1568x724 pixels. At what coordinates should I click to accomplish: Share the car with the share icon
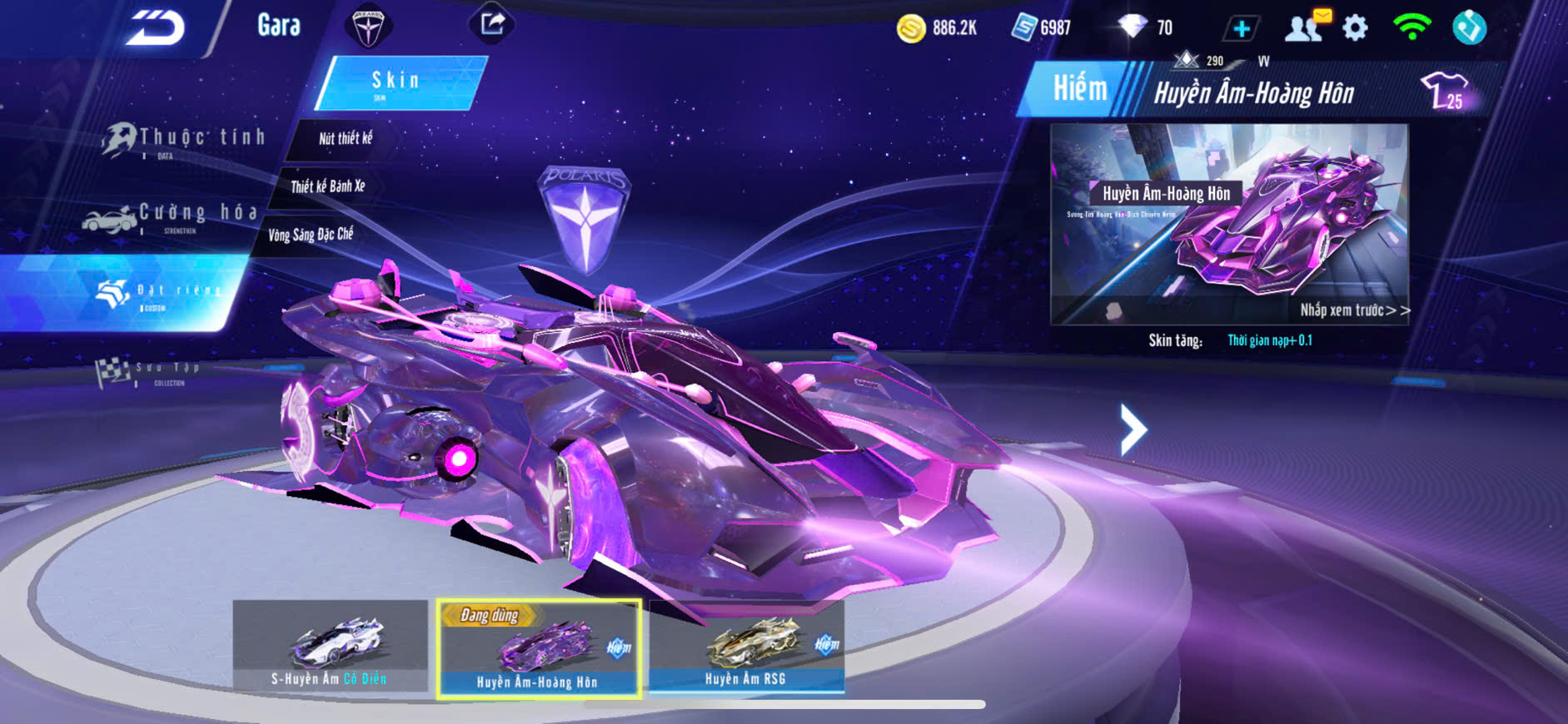[x=492, y=23]
